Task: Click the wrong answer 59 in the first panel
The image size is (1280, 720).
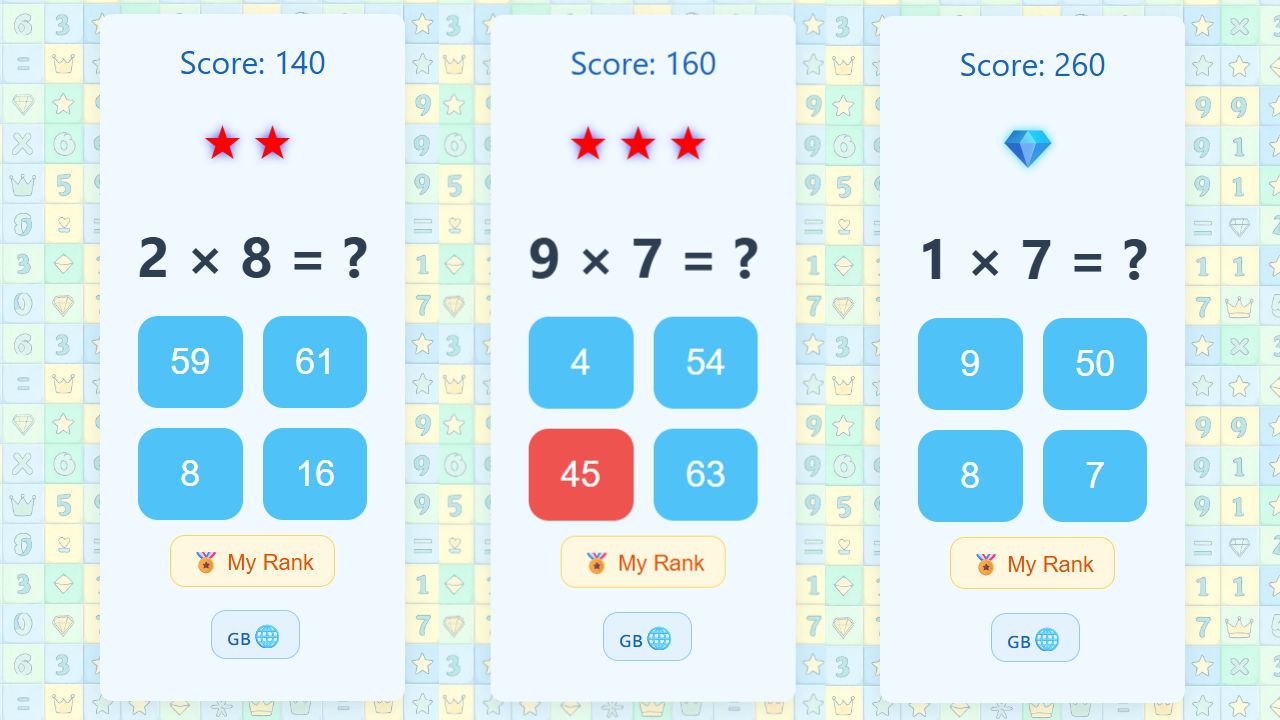Action: [190, 362]
